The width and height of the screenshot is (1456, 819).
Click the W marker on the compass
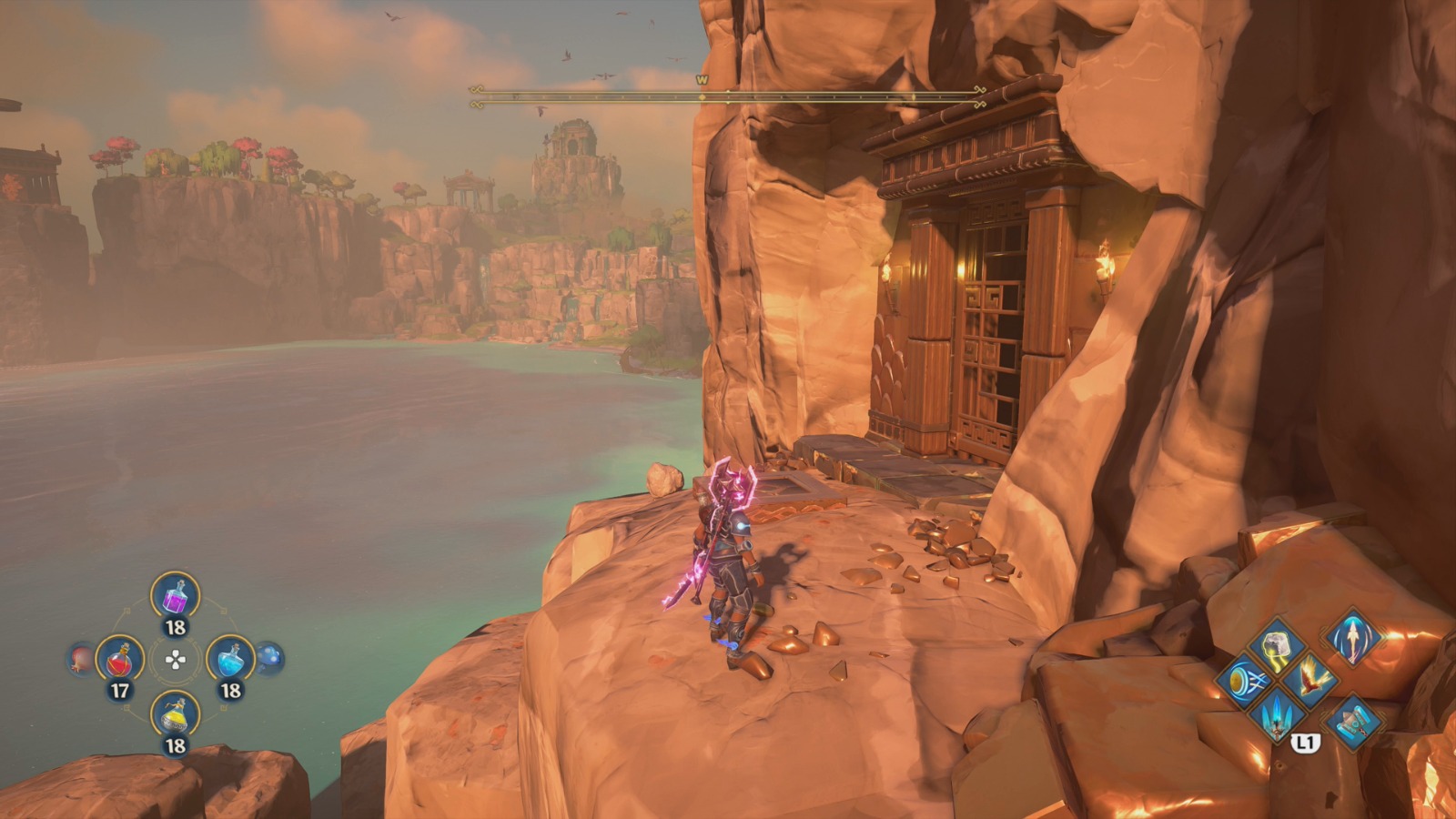point(701,80)
